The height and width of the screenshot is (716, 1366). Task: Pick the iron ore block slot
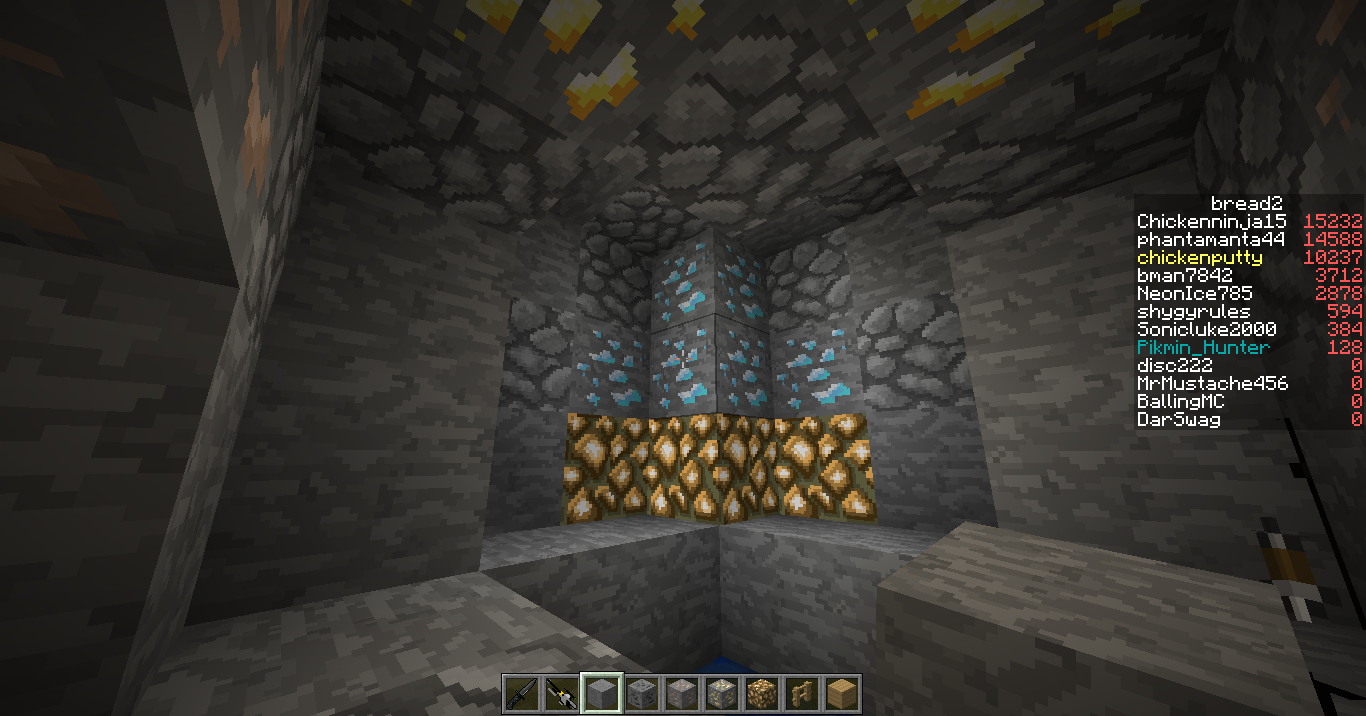[681, 693]
